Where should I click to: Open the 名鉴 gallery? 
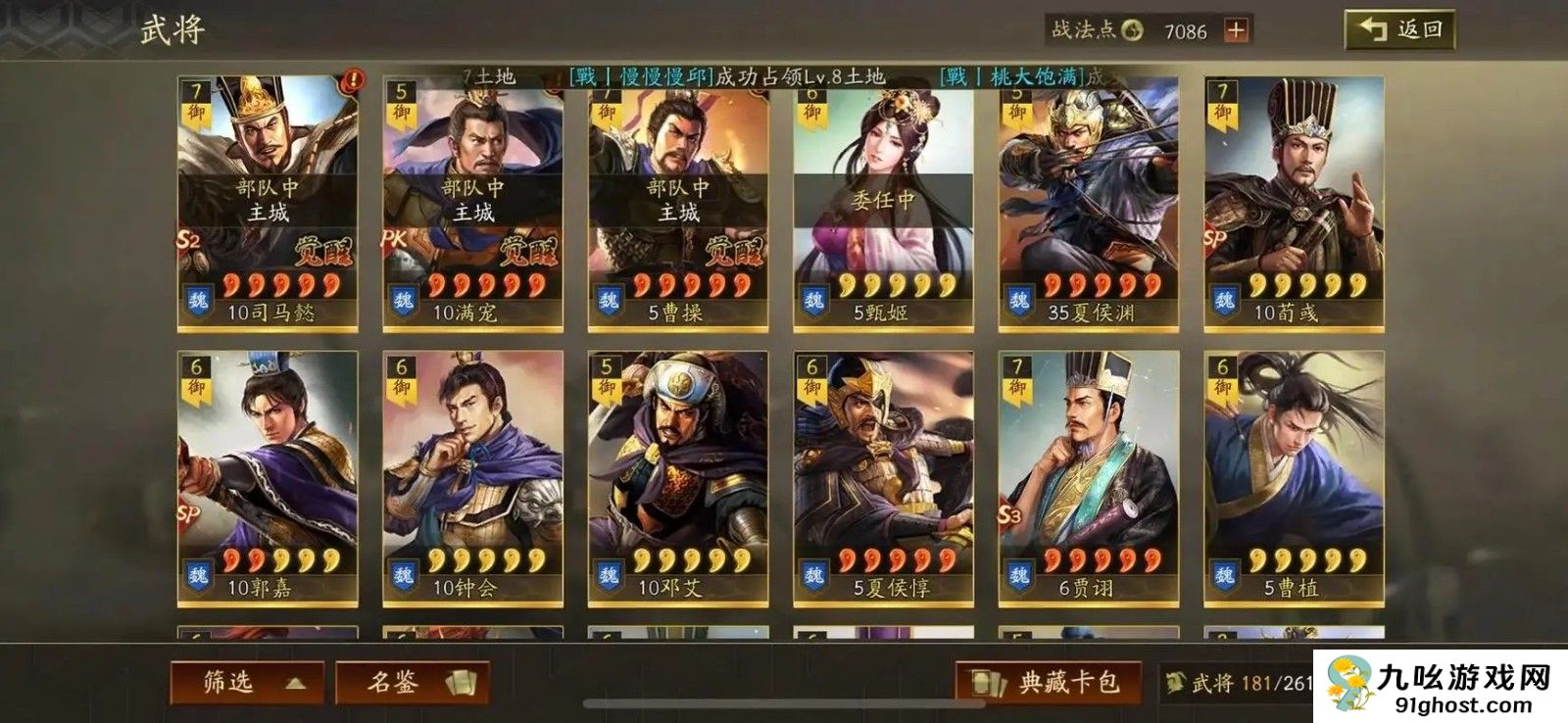pyautogui.click(x=413, y=682)
